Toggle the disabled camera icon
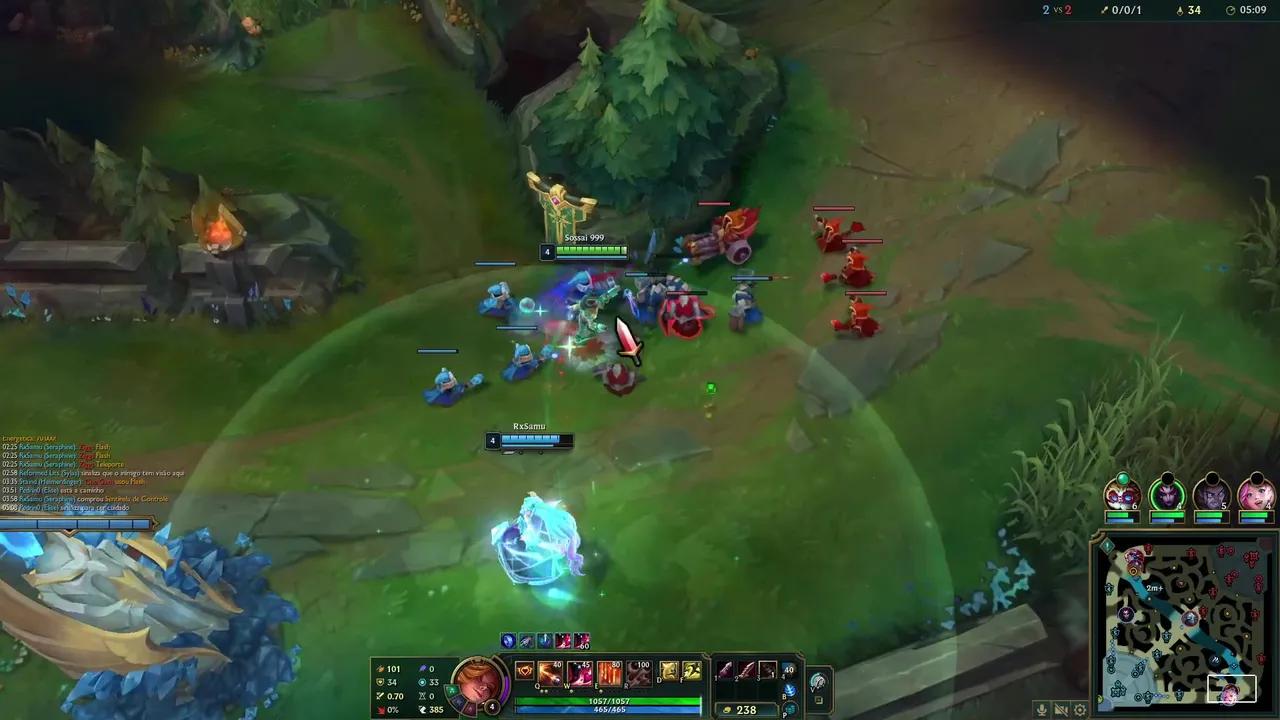Screen dimensions: 1280x720 (1061, 710)
